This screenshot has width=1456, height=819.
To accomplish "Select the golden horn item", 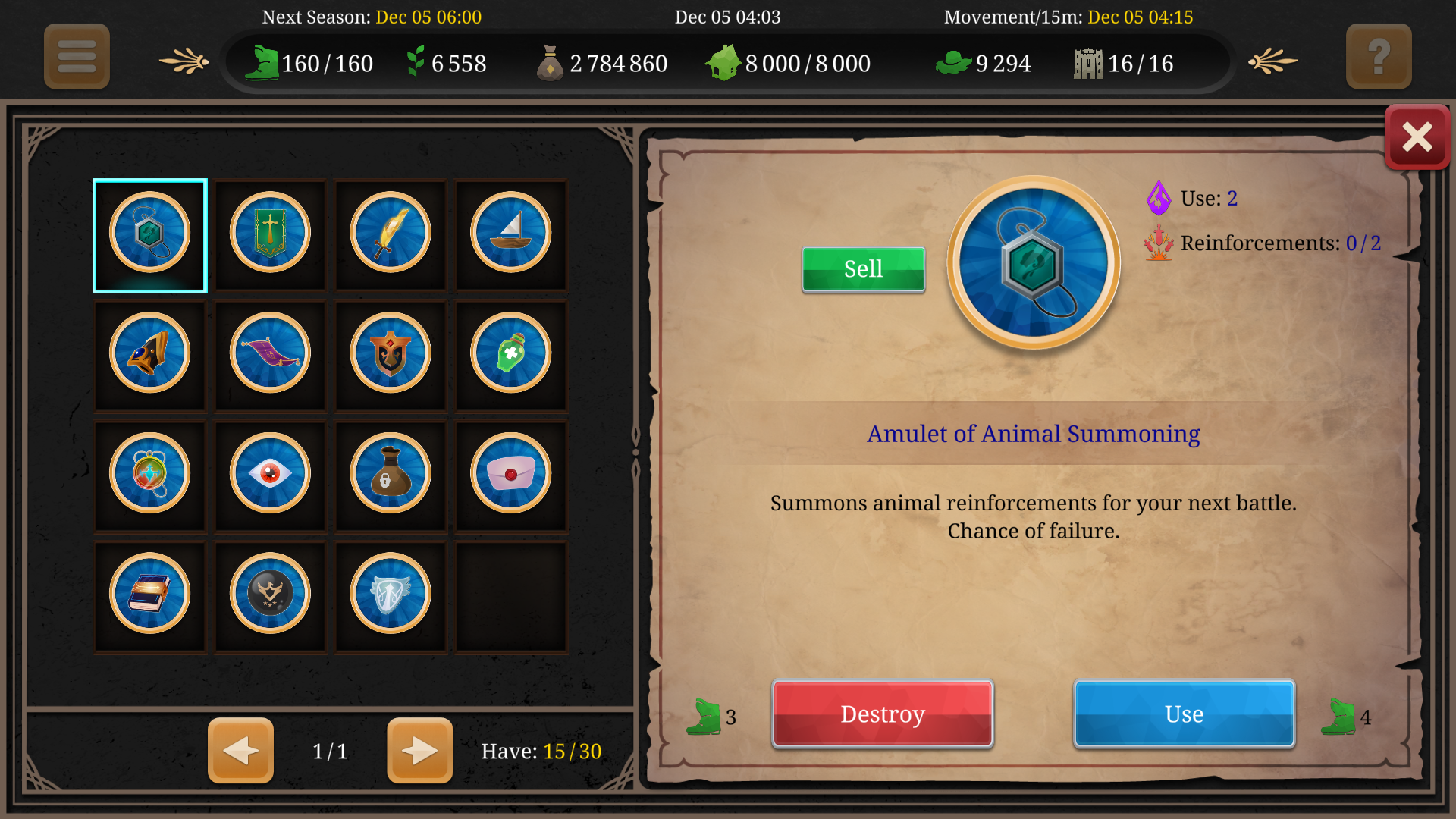I will coord(149,355).
